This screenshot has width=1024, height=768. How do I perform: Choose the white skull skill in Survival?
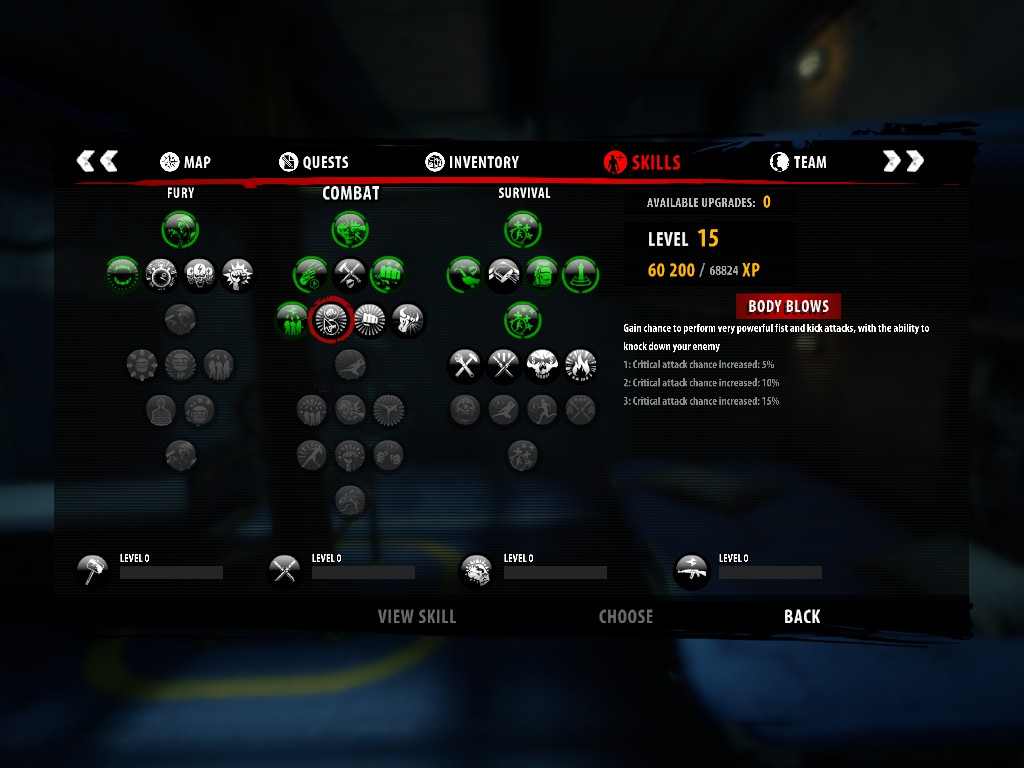coord(542,365)
